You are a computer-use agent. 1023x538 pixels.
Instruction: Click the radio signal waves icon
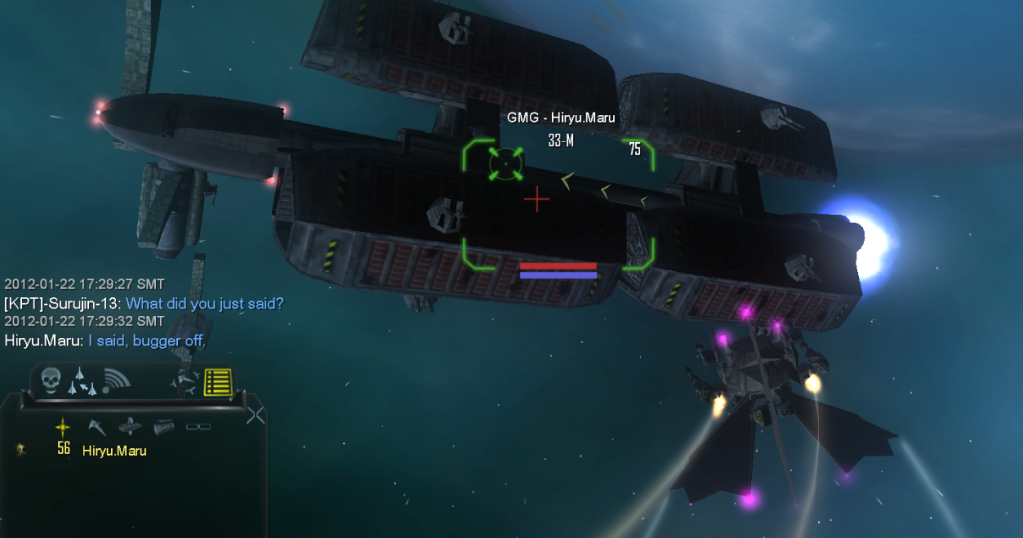117,380
